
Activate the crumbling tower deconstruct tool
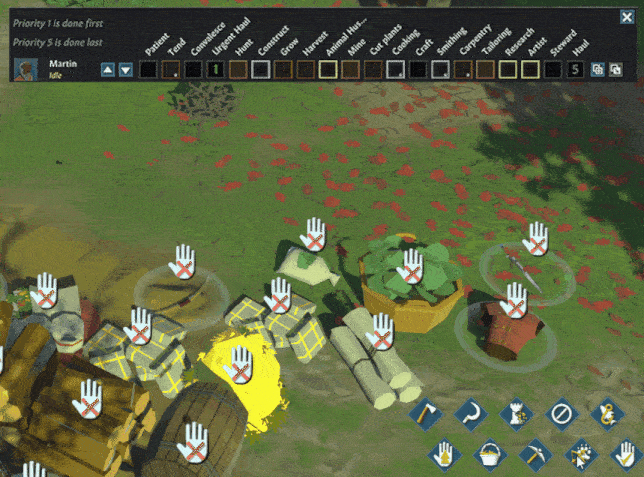516,412
